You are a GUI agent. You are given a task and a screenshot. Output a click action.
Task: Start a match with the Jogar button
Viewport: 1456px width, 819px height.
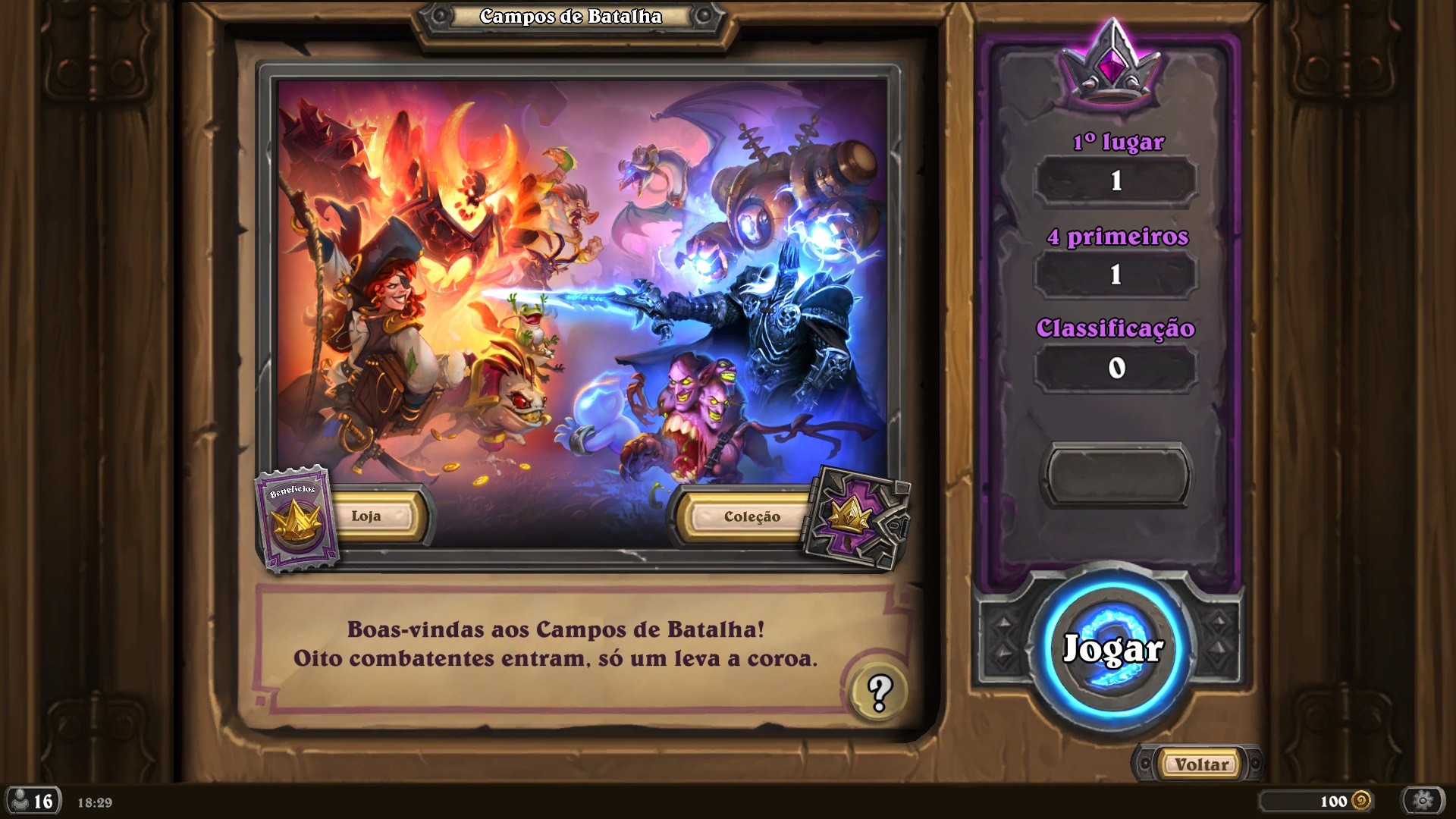click(x=1112, y=649)
